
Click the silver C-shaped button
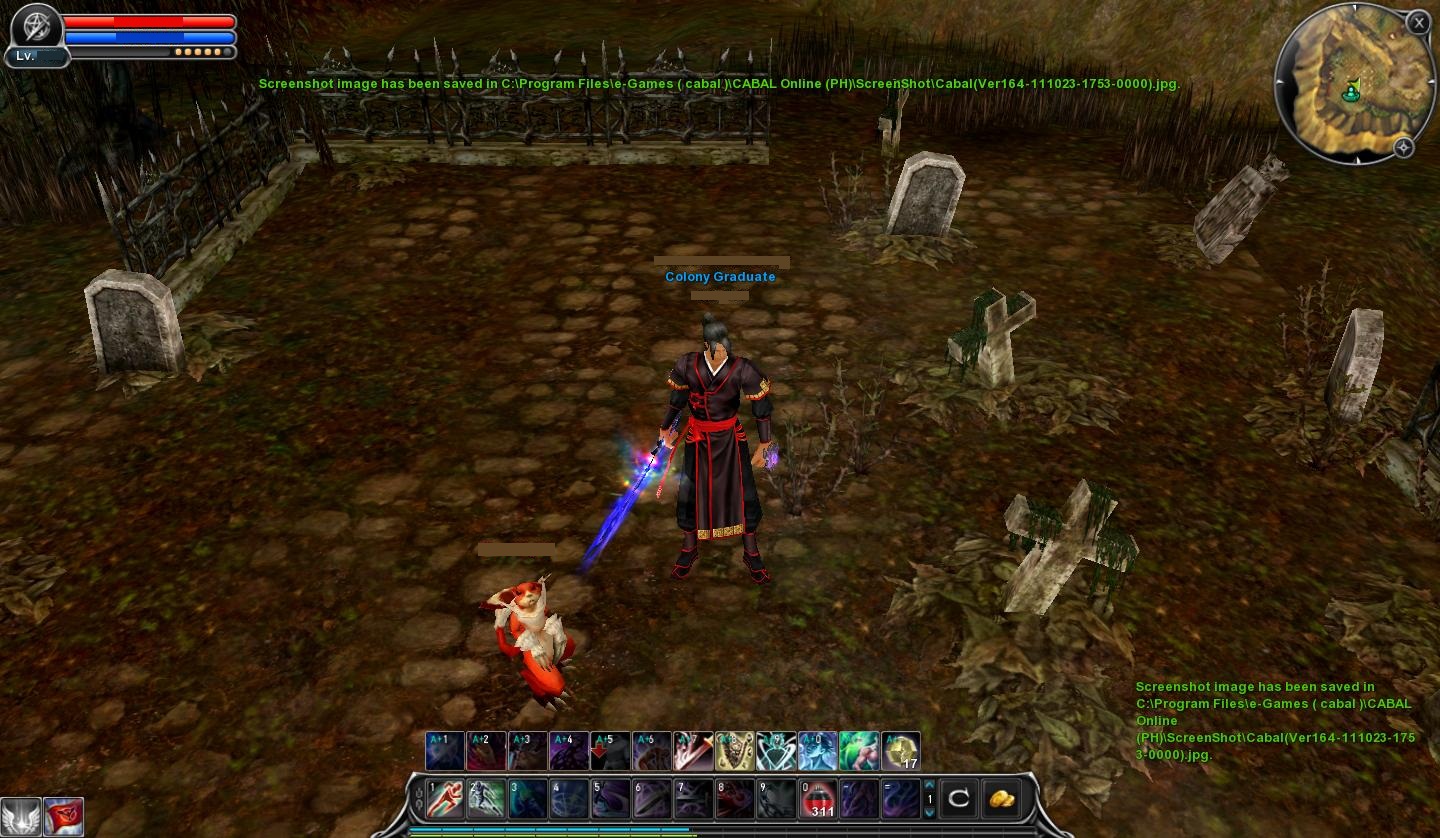tap(958, 799)
